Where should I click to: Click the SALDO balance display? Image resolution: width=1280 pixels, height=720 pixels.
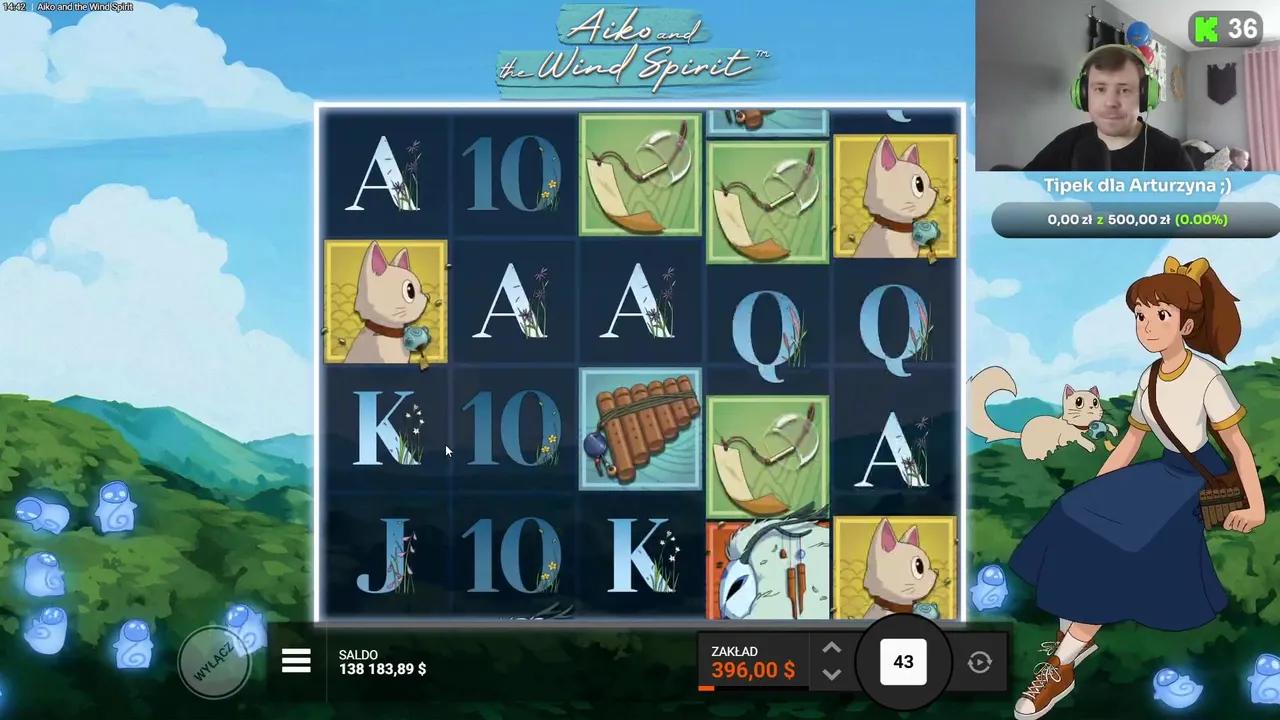382,661
